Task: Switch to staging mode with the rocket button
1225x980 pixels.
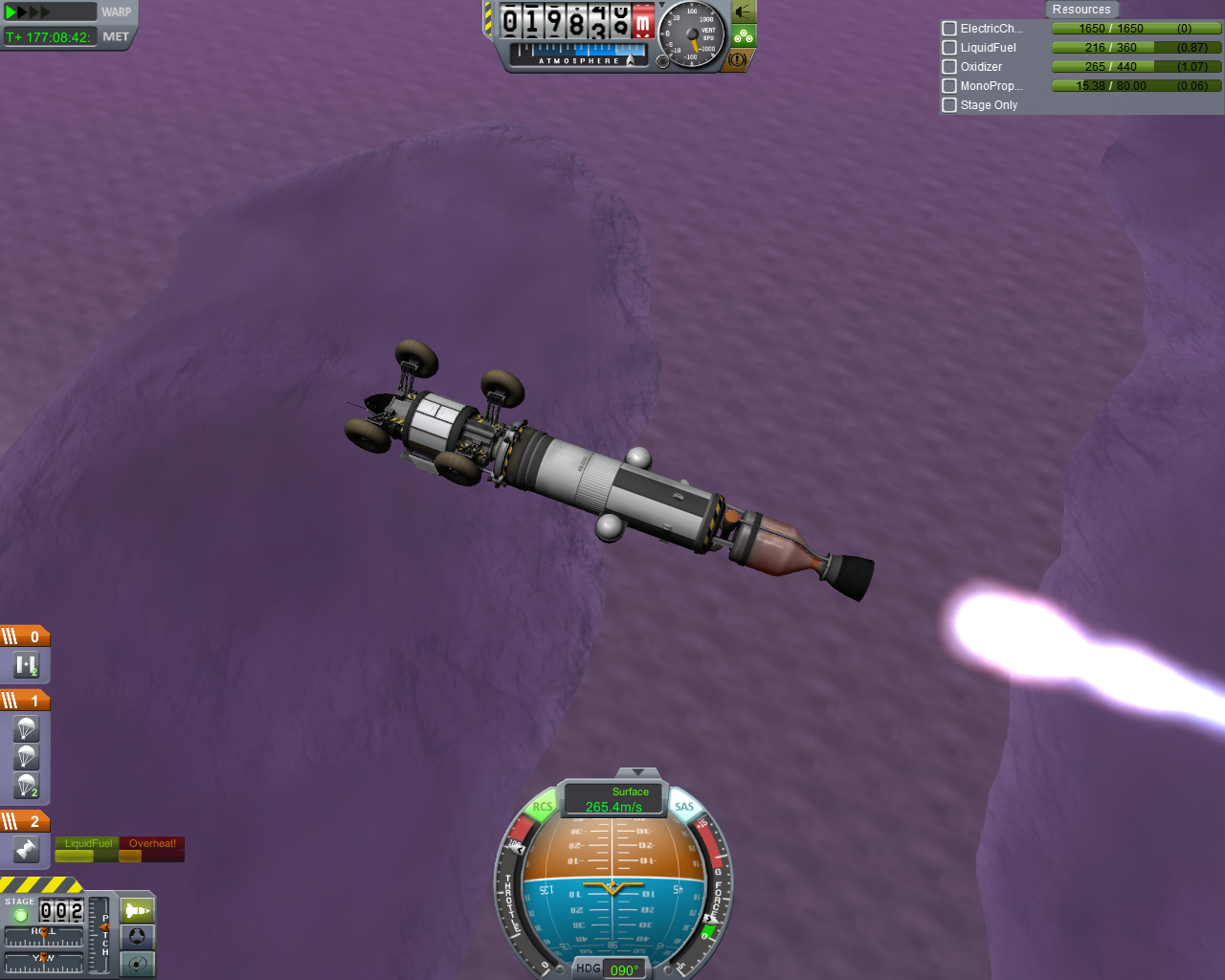Action: coord(137,910)
